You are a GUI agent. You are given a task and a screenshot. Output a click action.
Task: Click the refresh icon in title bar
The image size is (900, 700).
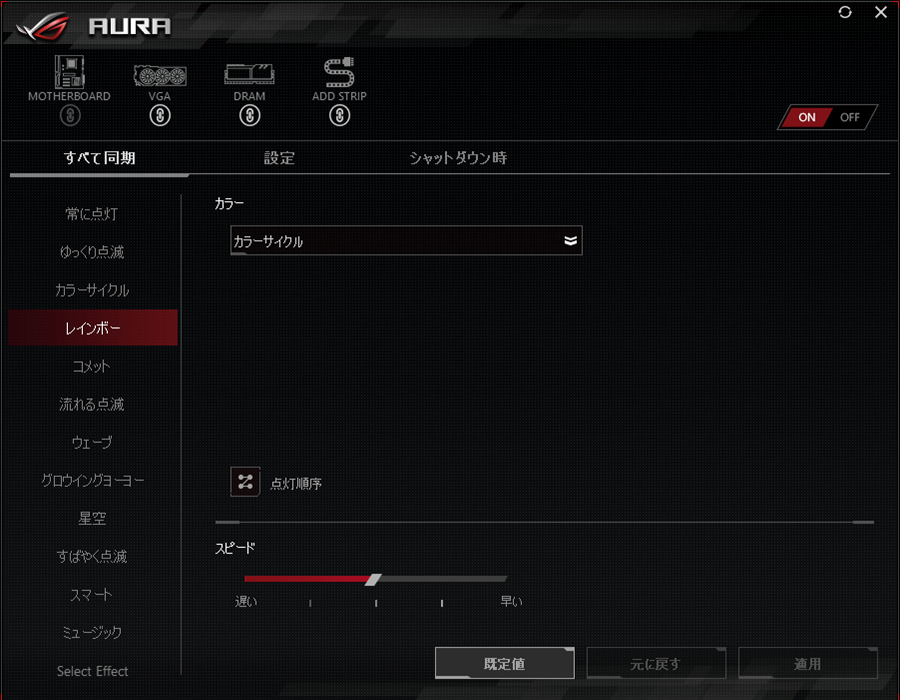tap(846, 12)
